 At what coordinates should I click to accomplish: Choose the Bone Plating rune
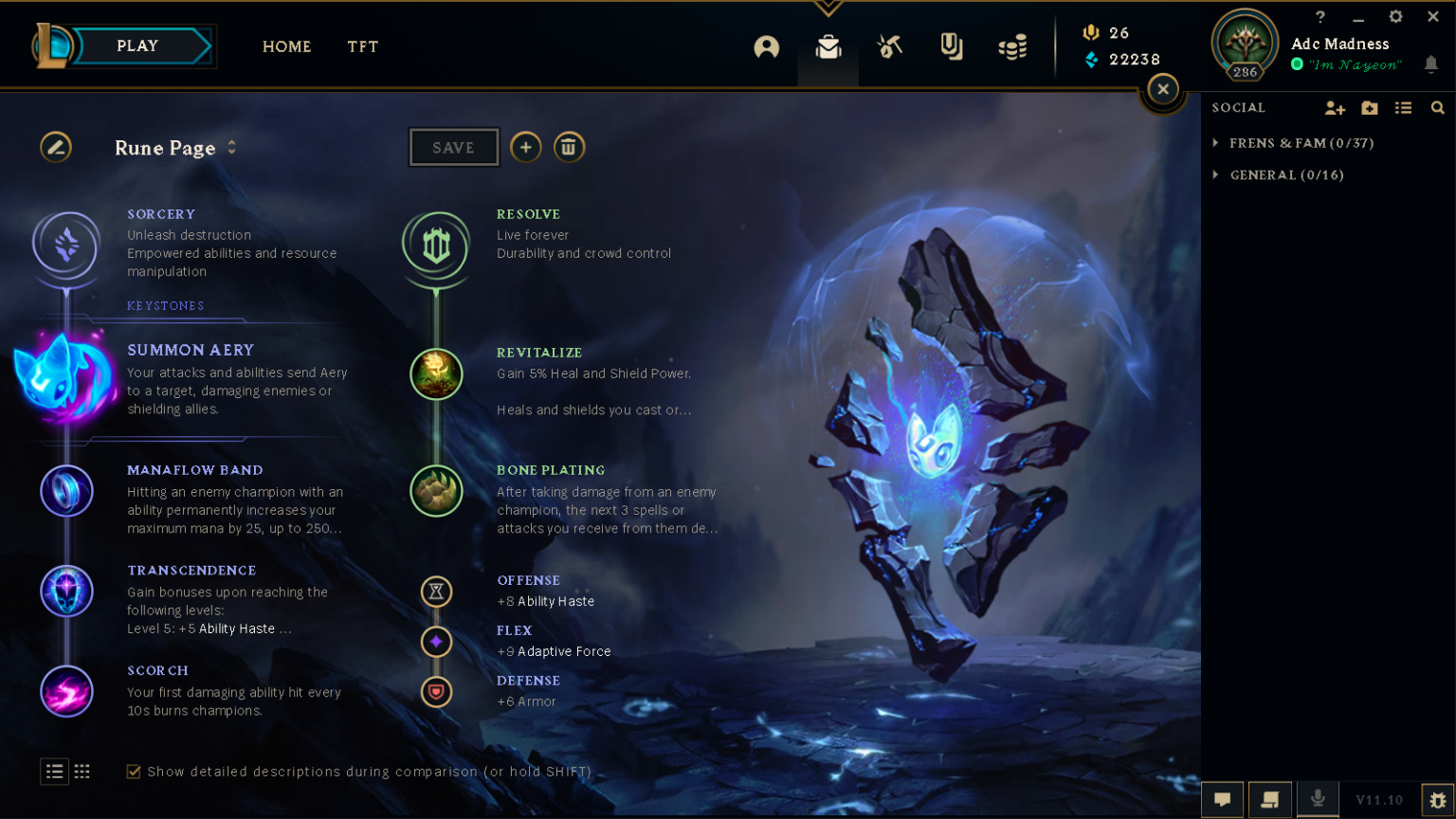coord(436,490)
